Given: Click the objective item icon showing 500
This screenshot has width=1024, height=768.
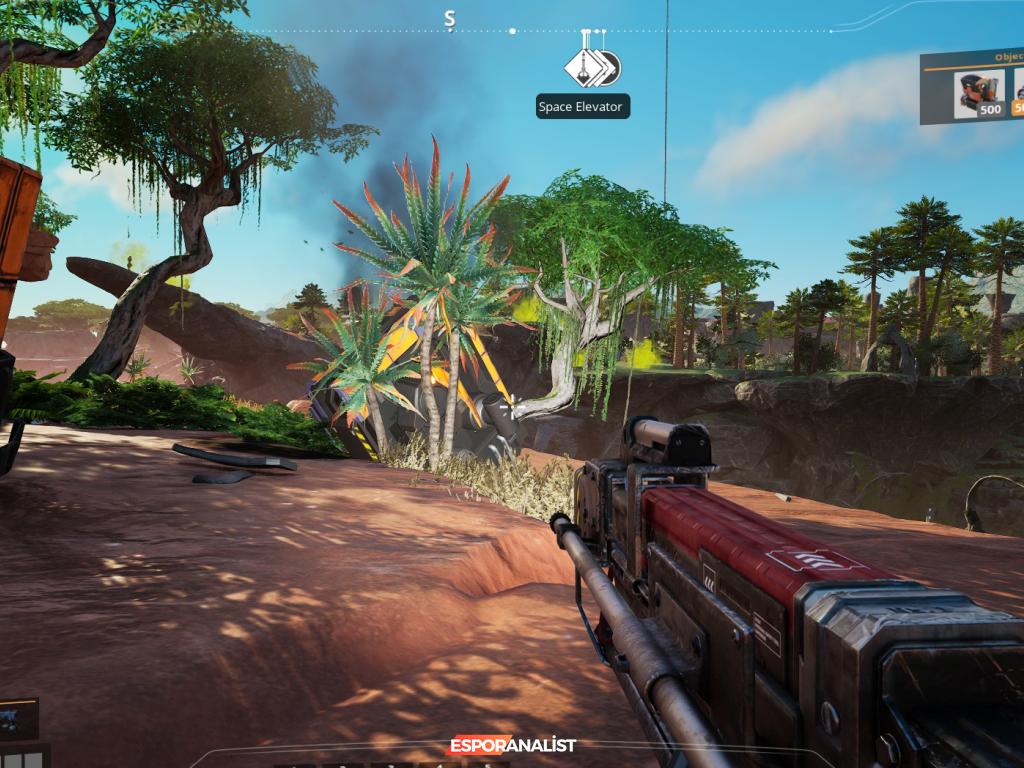Looking at the screenshot, I should pyautogui.click(x=979, y=94).
